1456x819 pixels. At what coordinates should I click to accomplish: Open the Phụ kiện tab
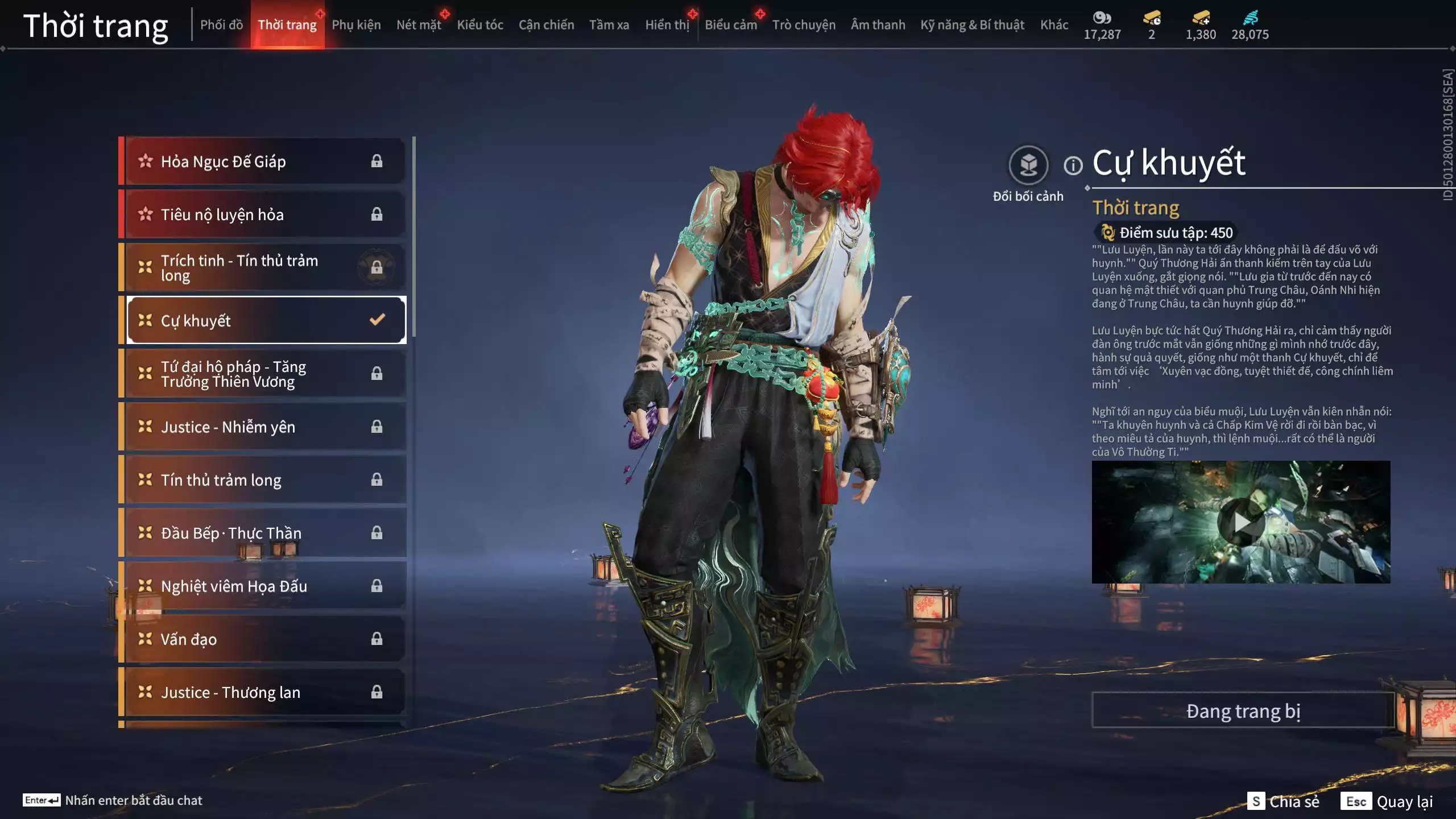point(356,25)
